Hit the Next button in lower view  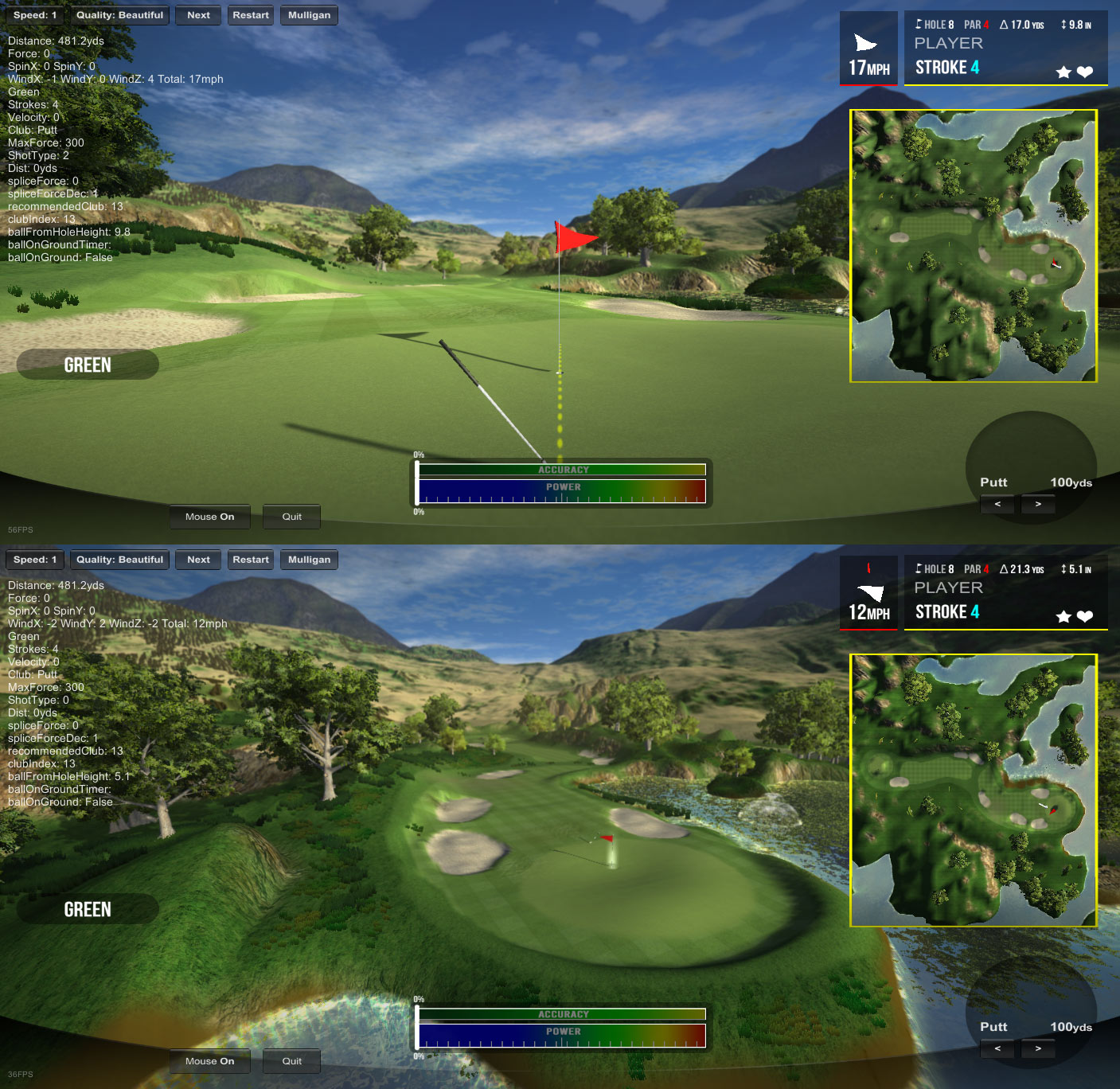pyautogui.click(x=198, y=560)
